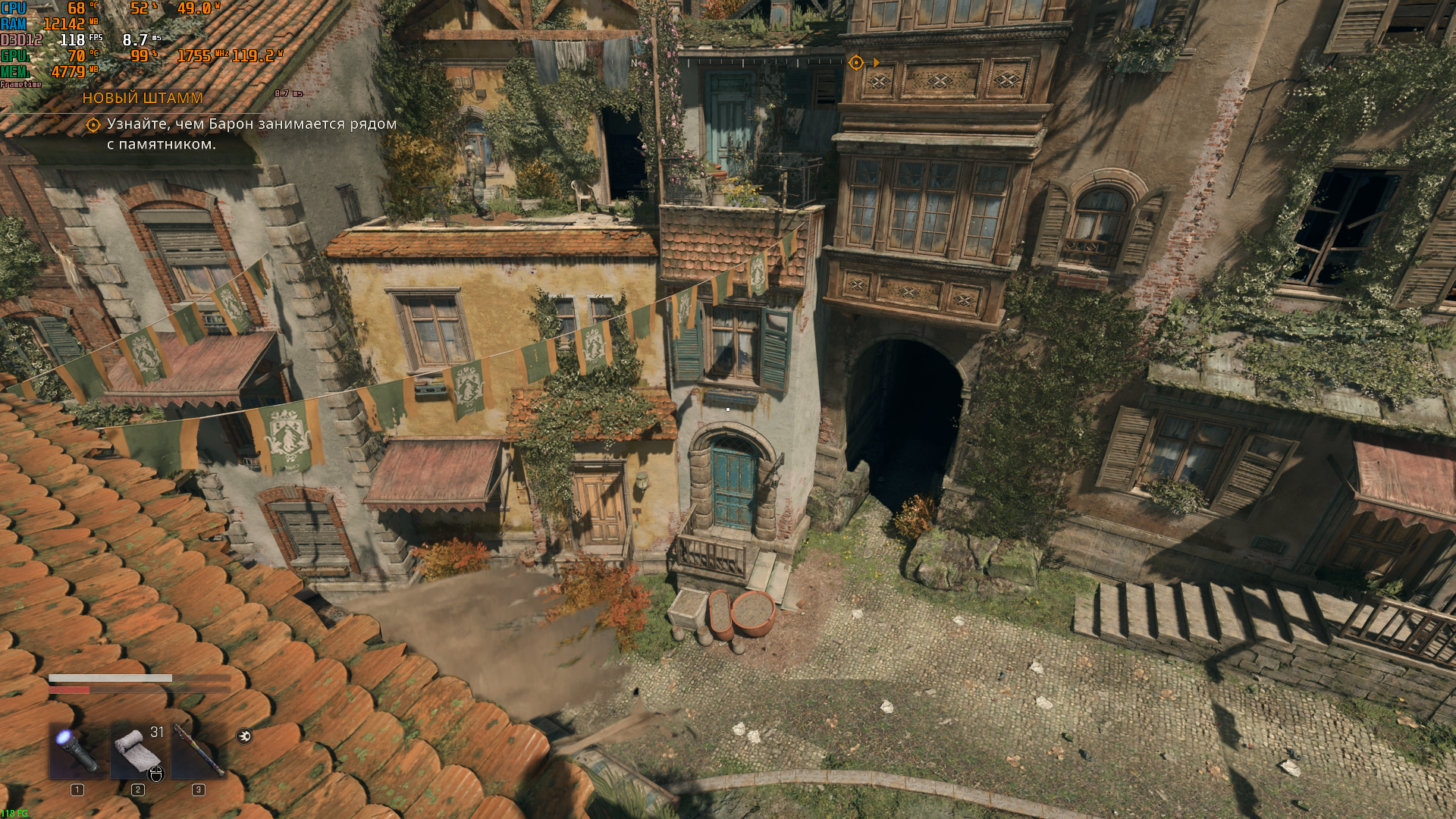
Task: Click the objective diamond icon beside quest text
Action: click(x=93, y=124)
